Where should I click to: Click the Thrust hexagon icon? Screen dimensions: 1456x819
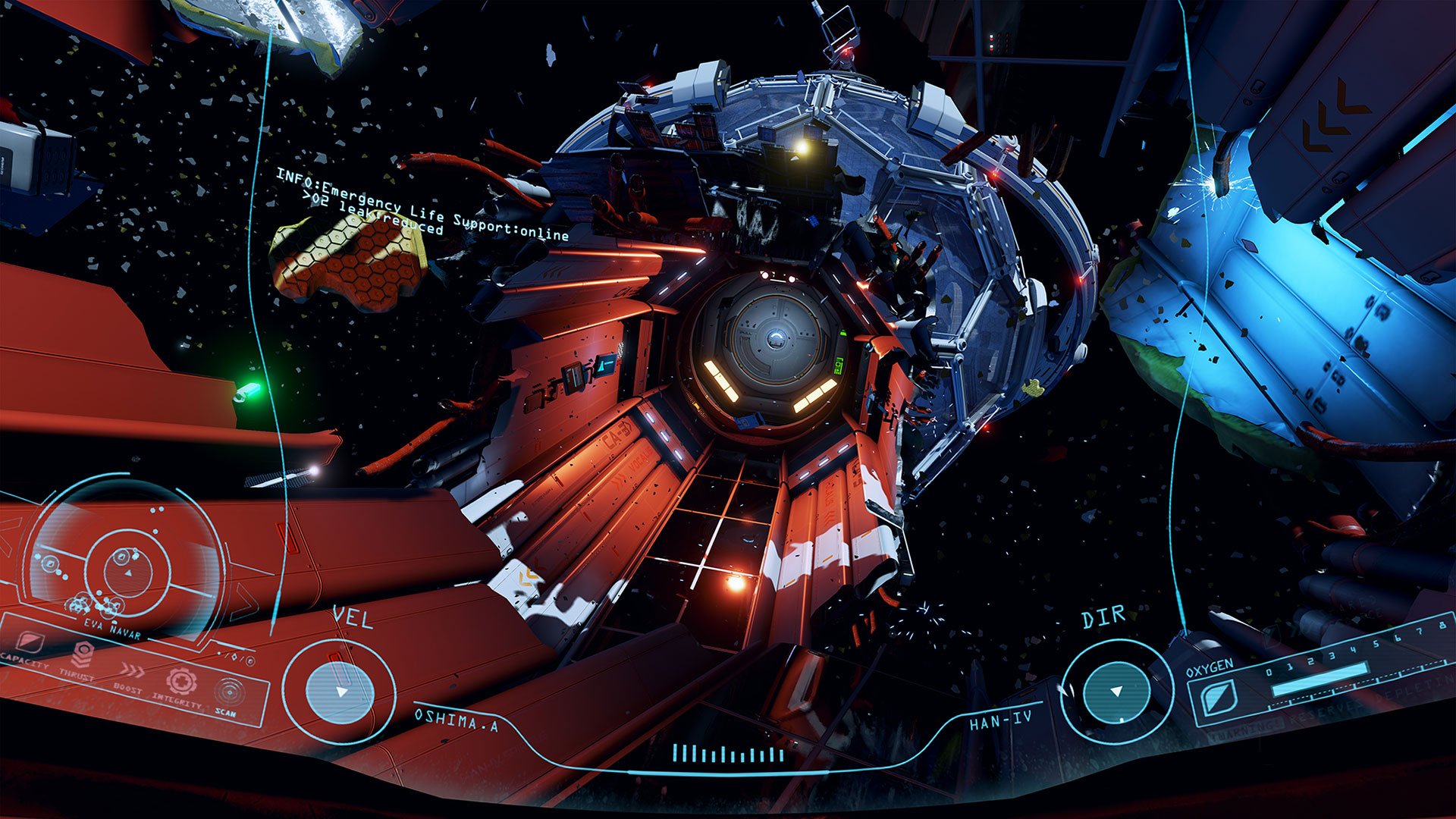(x=83, y=654)
